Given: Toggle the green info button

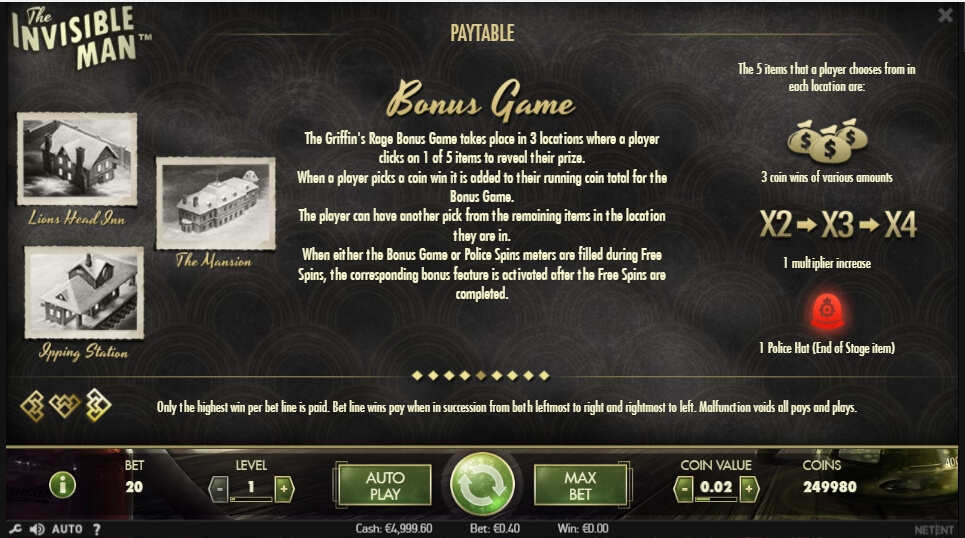Looking at the screenshot, I should click(x=62, y=486).
